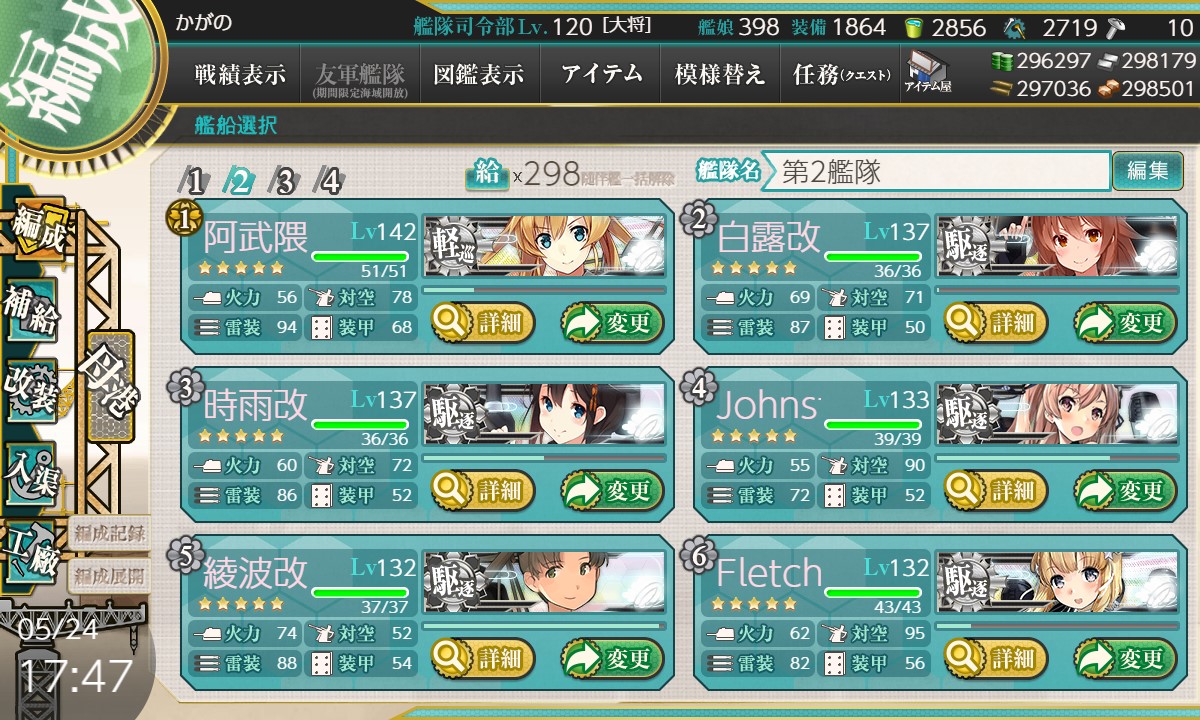
Task: Open the アイテム items menu
Action: pos(601,75)
